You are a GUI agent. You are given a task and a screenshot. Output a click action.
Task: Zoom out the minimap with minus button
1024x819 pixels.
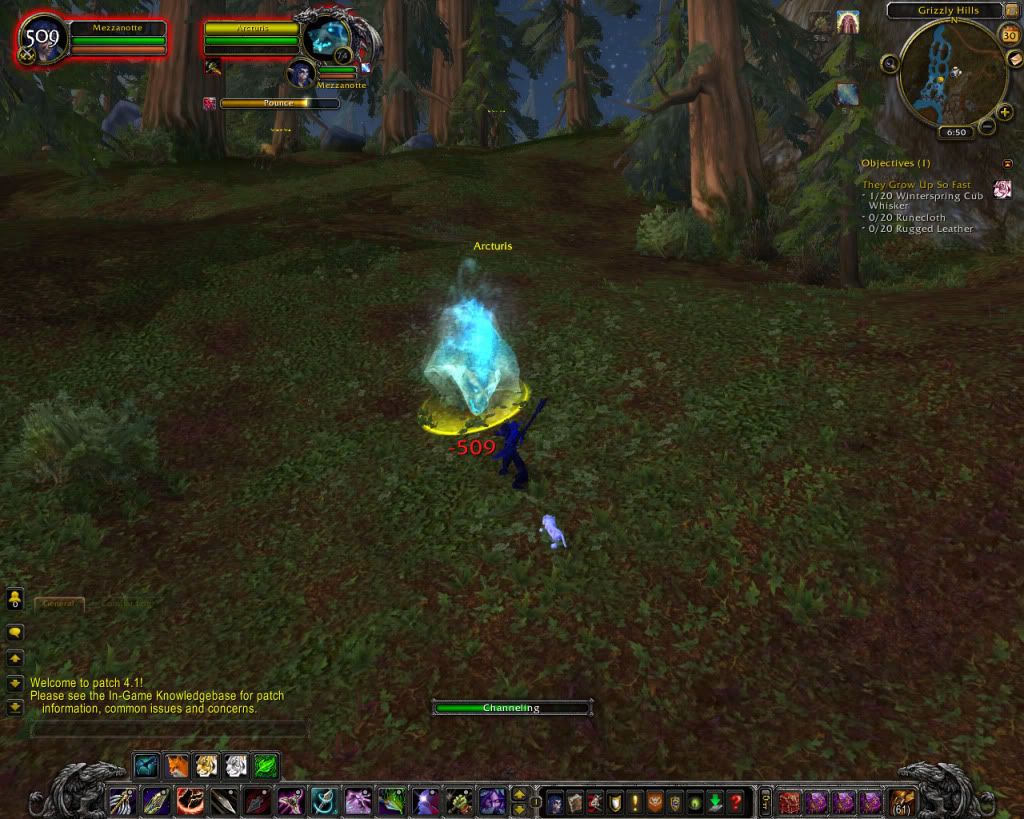tap(987, 126)
